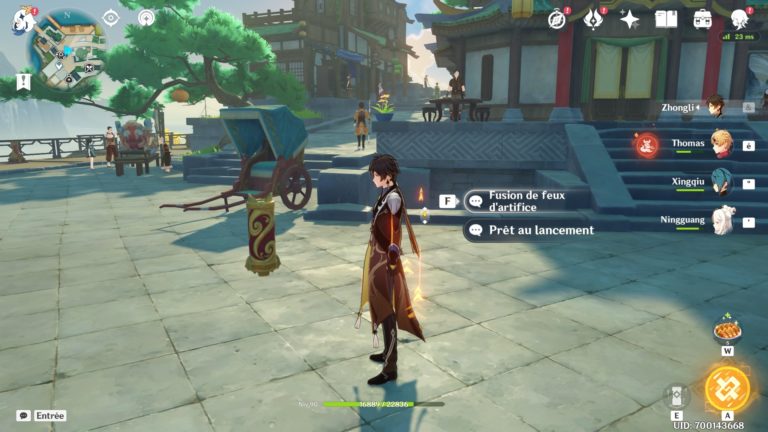Open the chat box labeled Entrée
This screenshot has height=432, width=768.
point(42,416)
